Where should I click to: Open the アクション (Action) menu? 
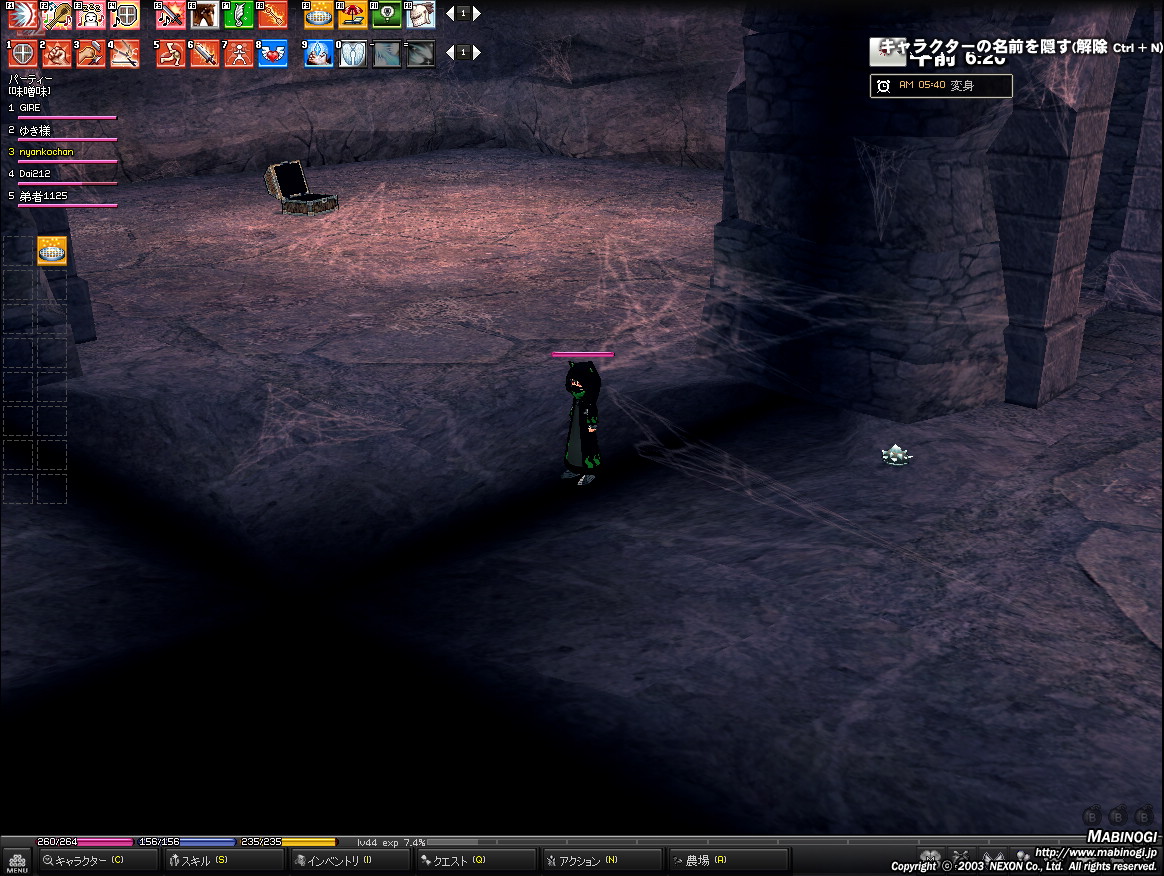pos(602,860)
